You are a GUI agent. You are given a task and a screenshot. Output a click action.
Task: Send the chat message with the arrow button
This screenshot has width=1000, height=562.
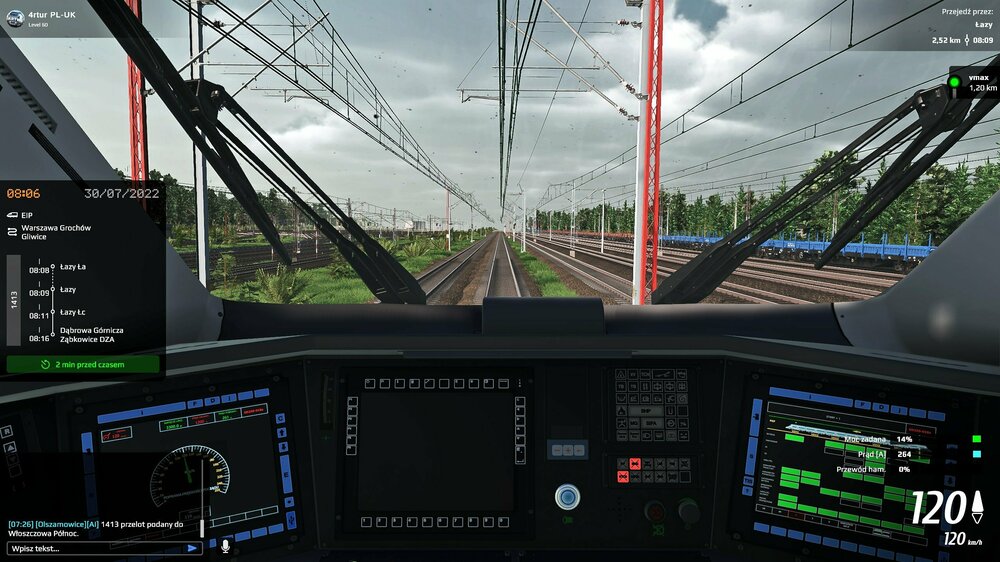[x=192, y=548]
